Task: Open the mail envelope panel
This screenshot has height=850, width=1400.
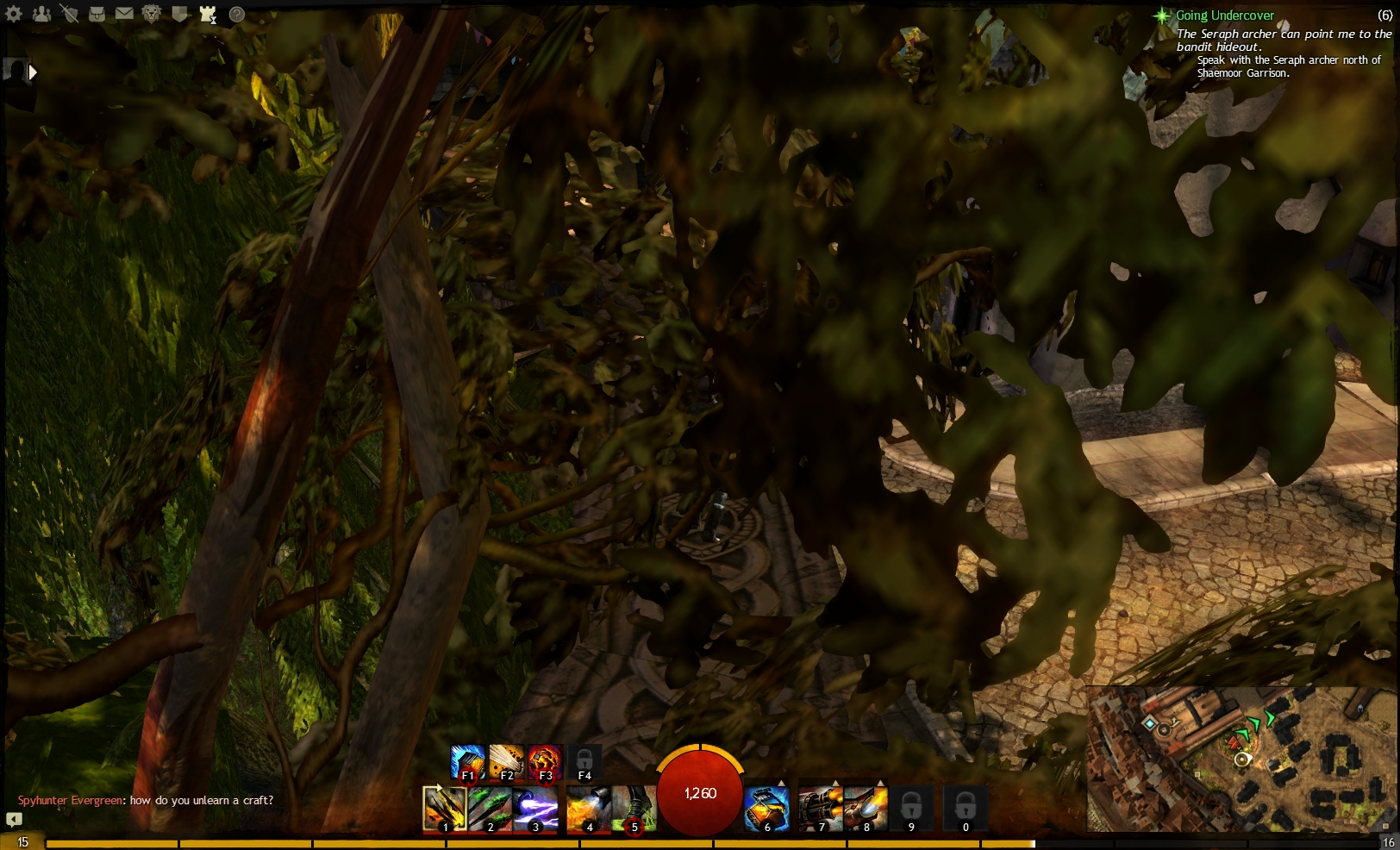Action: 124,15
